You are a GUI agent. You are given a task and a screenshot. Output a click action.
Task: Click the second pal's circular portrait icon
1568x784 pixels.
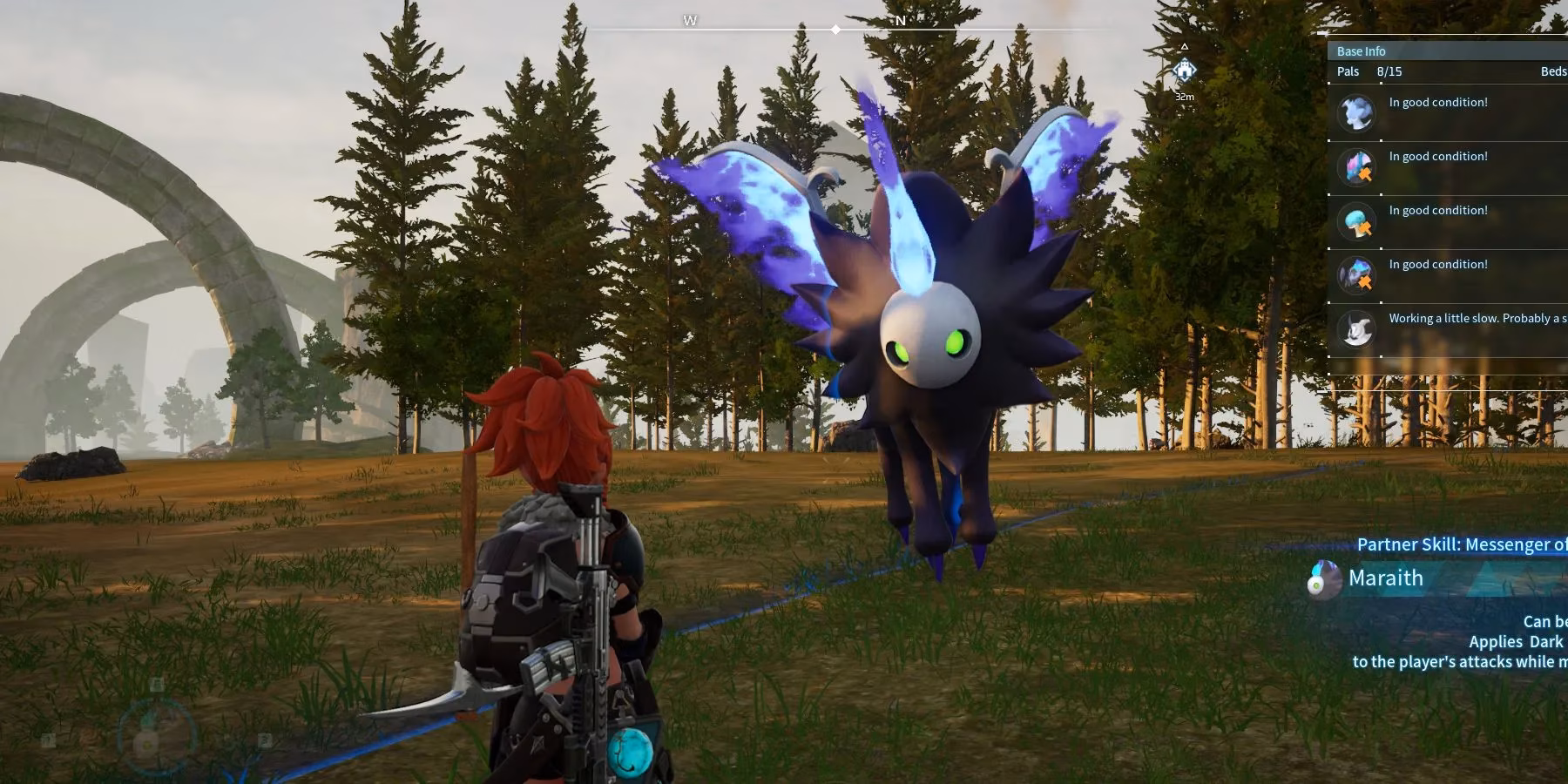pyautogui.click(x=1356, y=167)
